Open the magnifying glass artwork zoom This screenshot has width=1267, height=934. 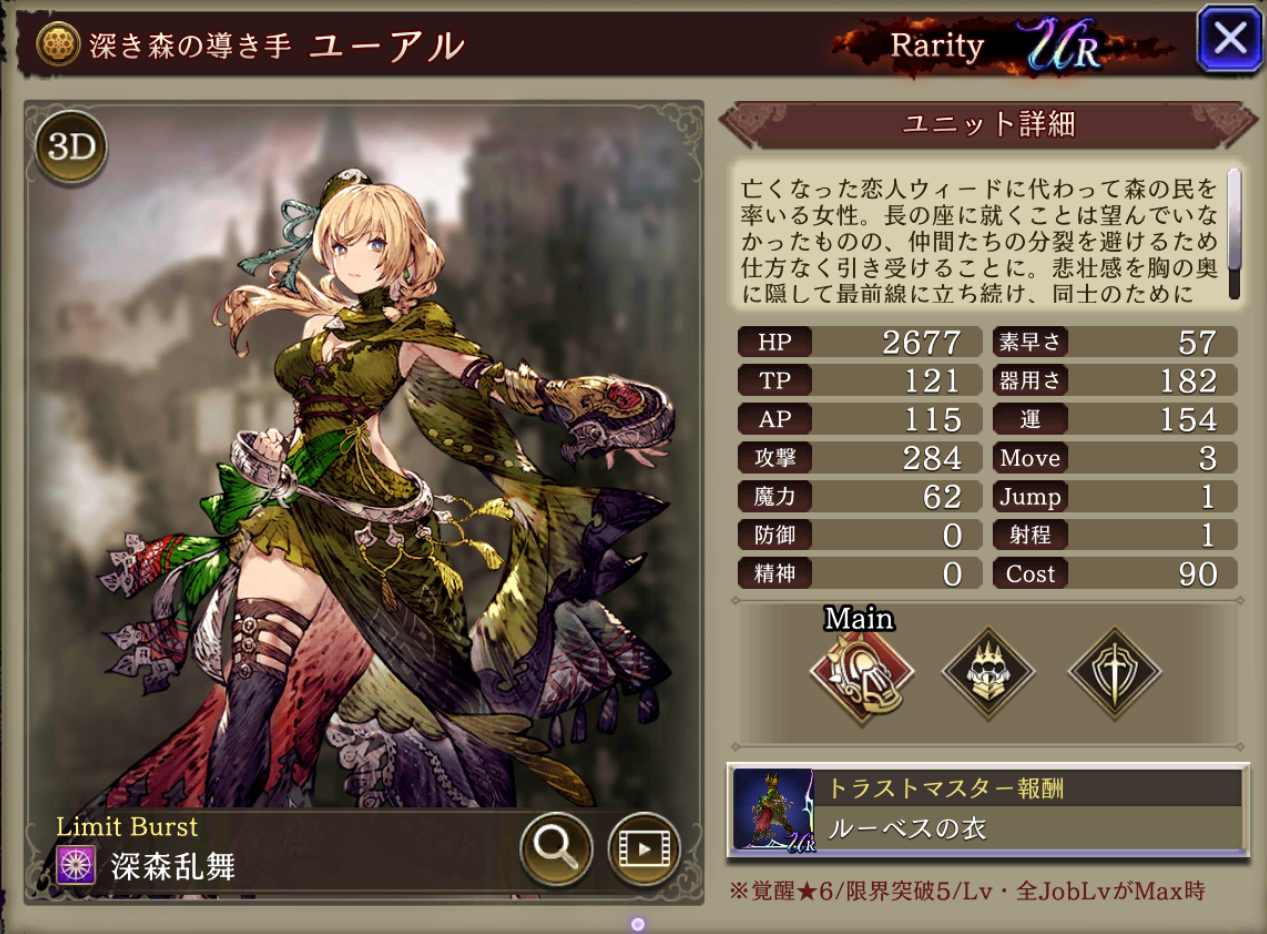pyautogui.click(x=556, y=849)
